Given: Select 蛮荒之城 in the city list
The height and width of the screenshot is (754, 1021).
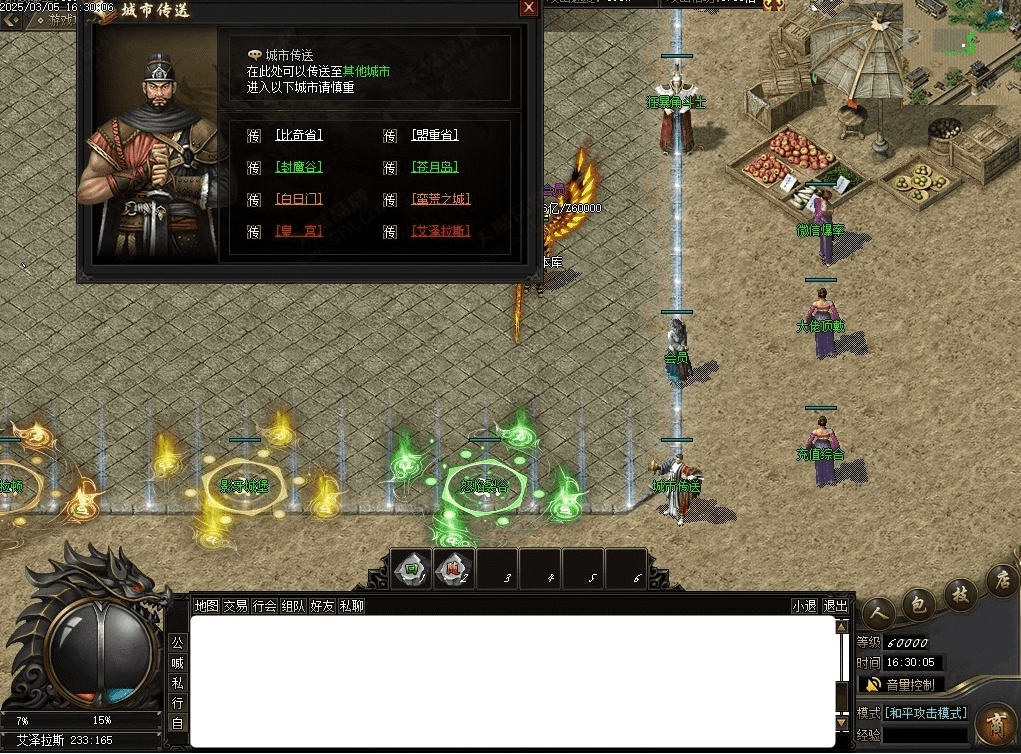Looking at the screenshot, I should click(x=440, y=199).
